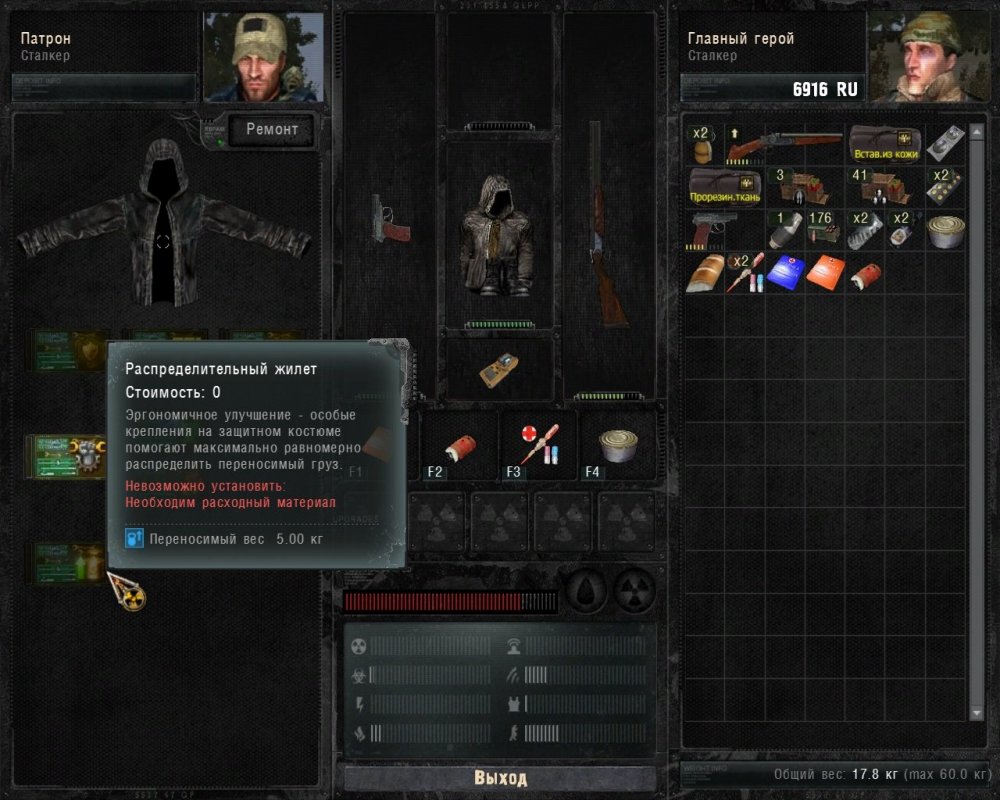Click the Патрон trader portrait
Viewport: 1000px width, 800px height.
pos(264,58)
